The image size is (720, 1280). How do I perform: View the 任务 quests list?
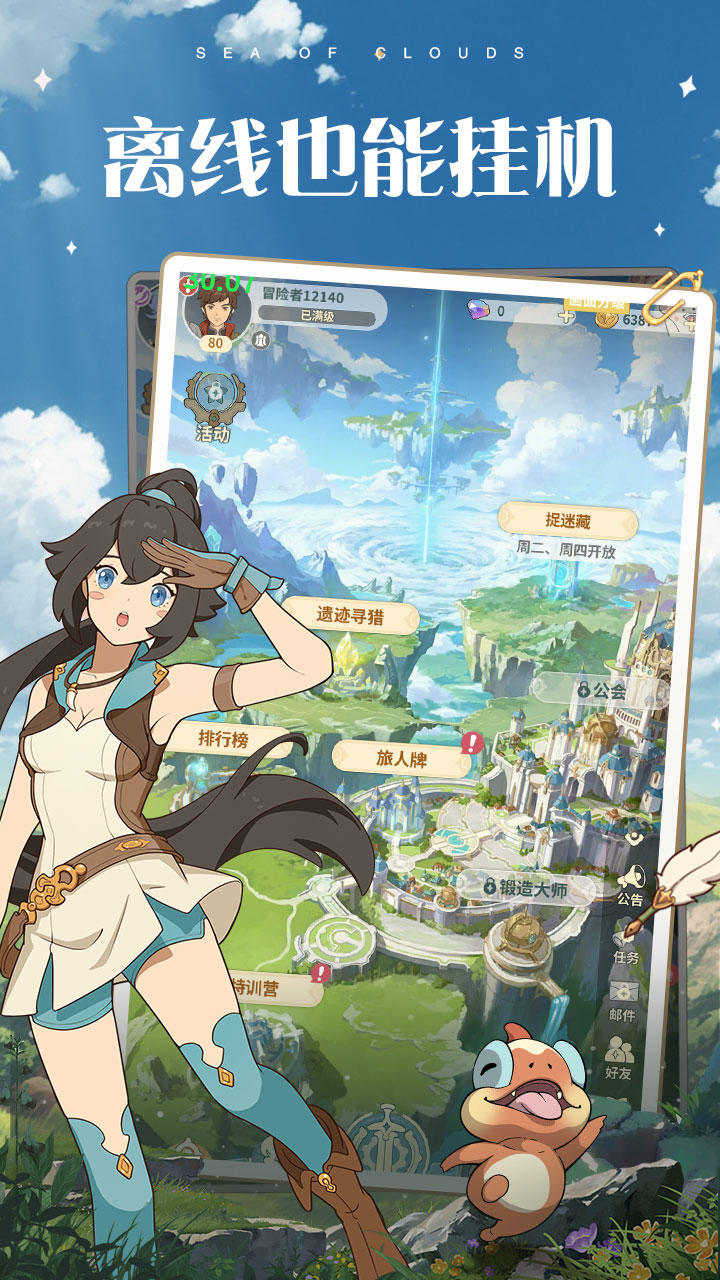point(626,944)
